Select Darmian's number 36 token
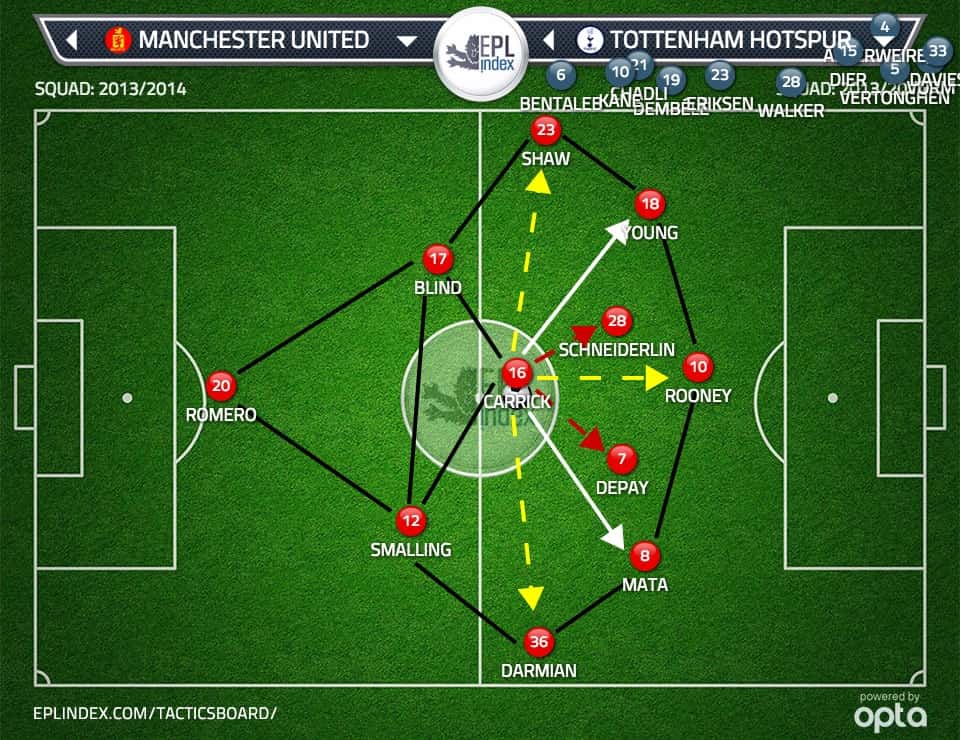960x740 pixels. coord(538,642)
